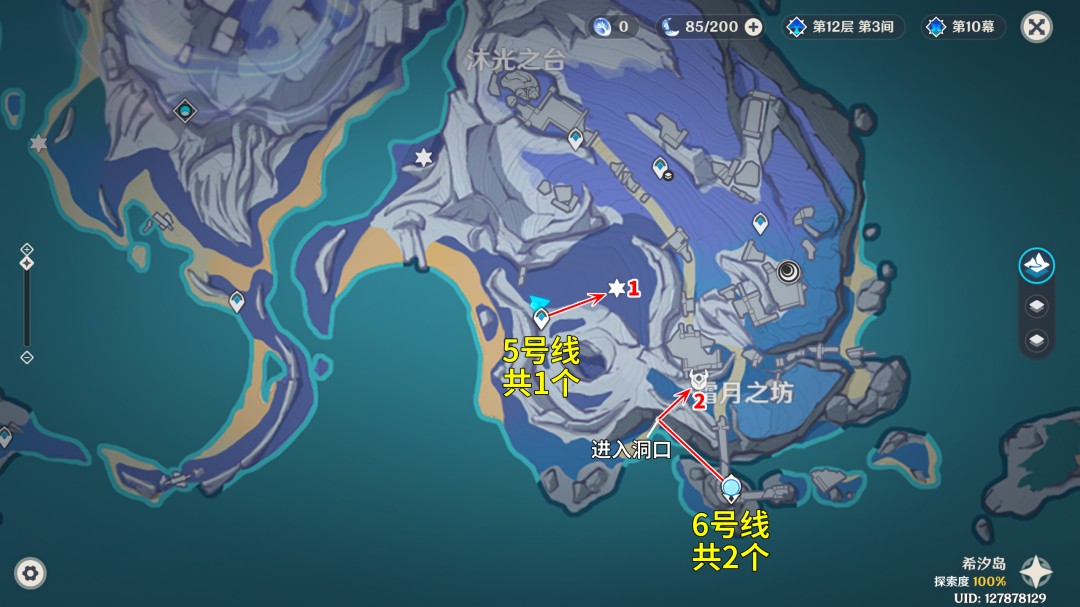Screen dimensions: 1080x607
Task: Open the 希汐岛 region selector compass
Action: [1035, 572]
